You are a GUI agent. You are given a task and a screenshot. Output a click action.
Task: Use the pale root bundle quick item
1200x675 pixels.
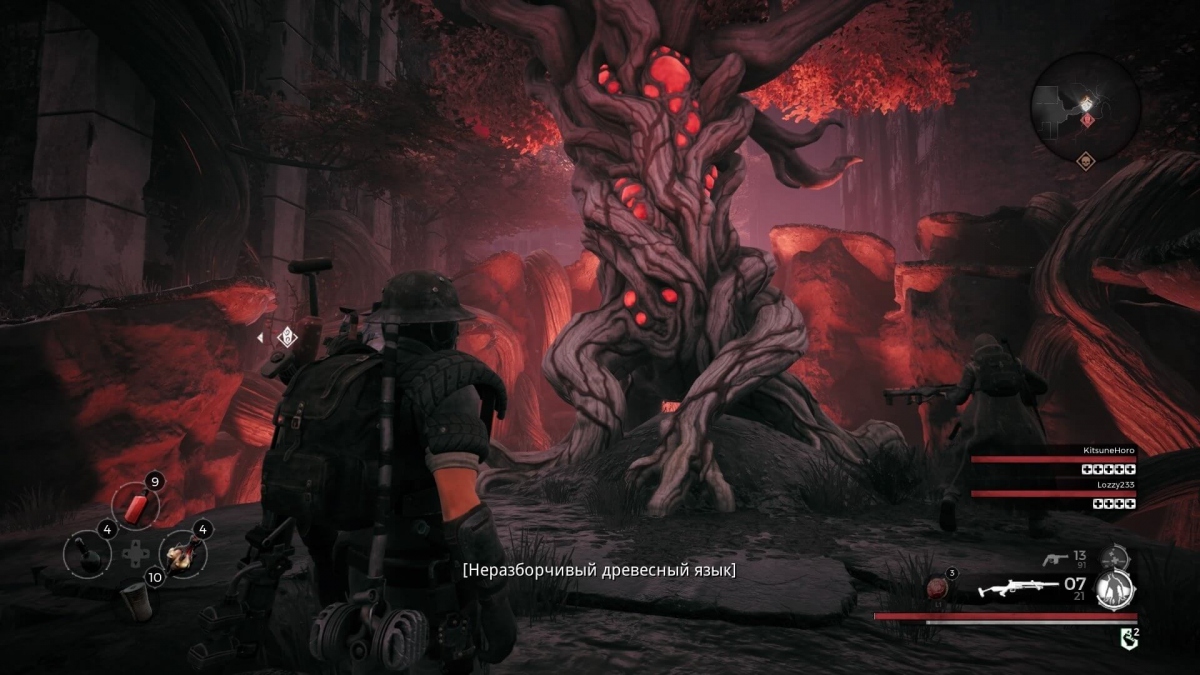[x=182, y=552]
